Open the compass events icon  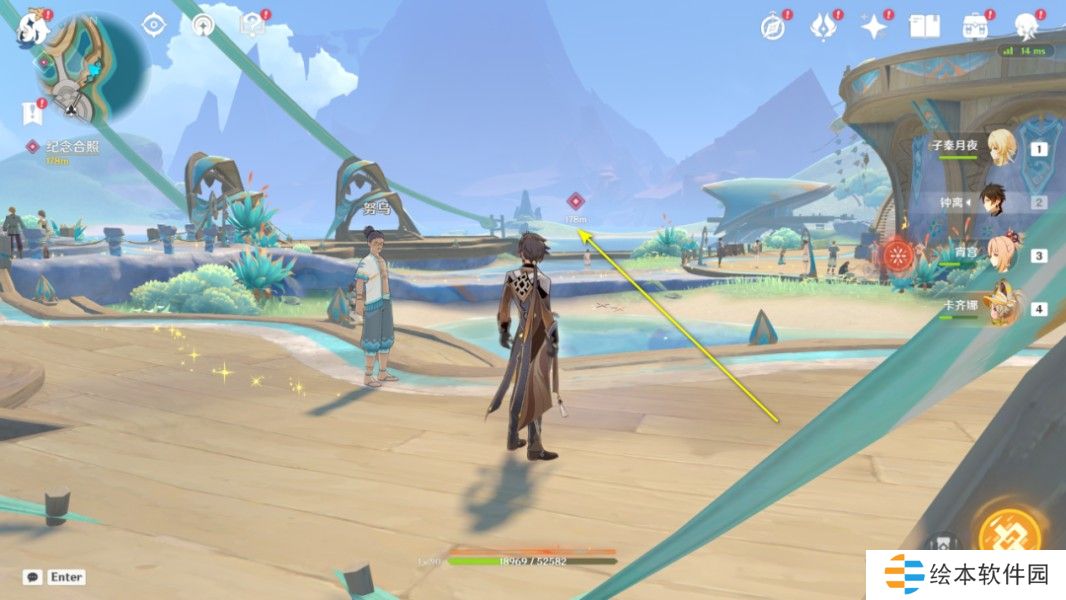click(773, 27)
